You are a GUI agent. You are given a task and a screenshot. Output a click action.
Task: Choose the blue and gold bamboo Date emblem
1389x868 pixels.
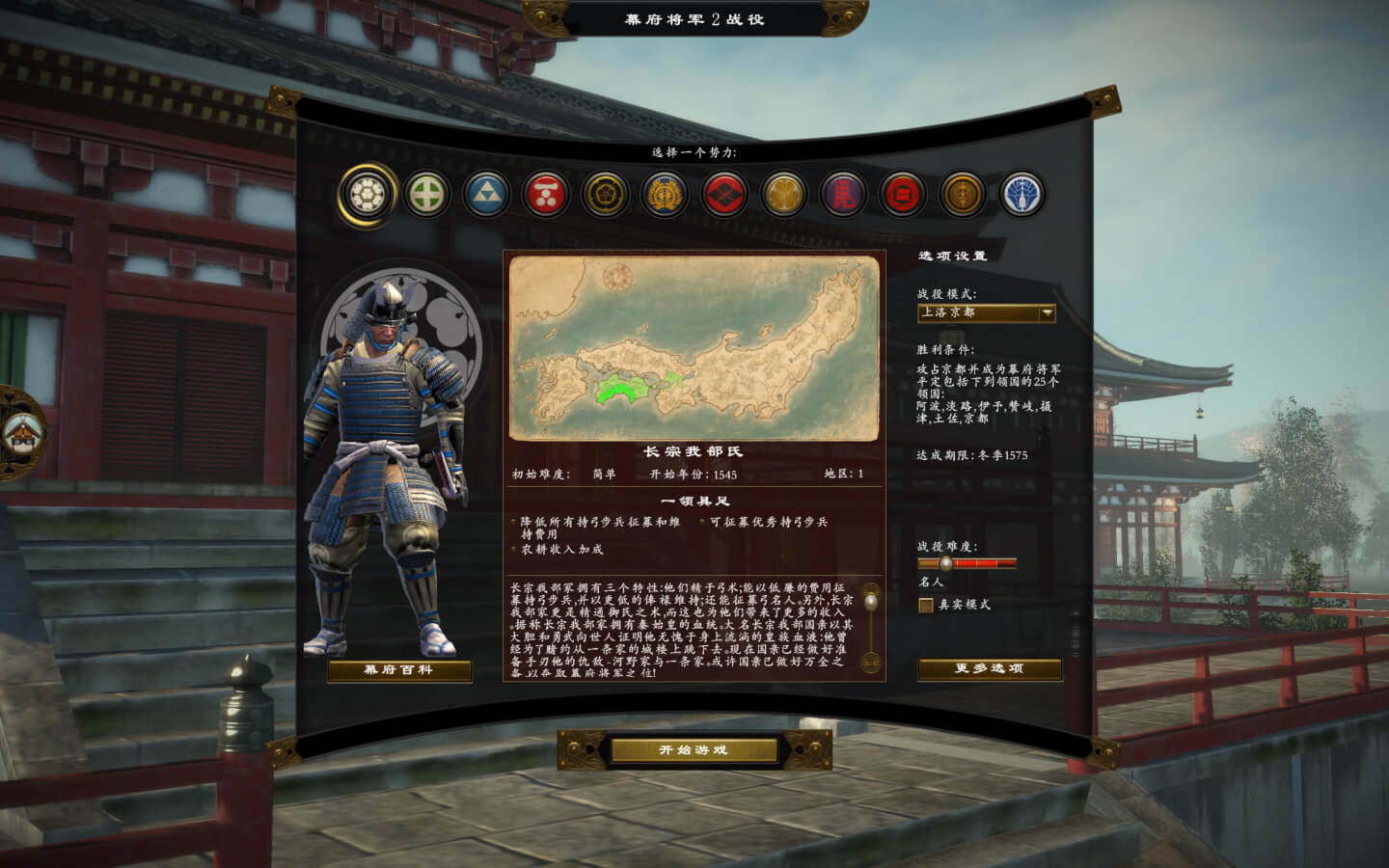[x=665, y=195]
